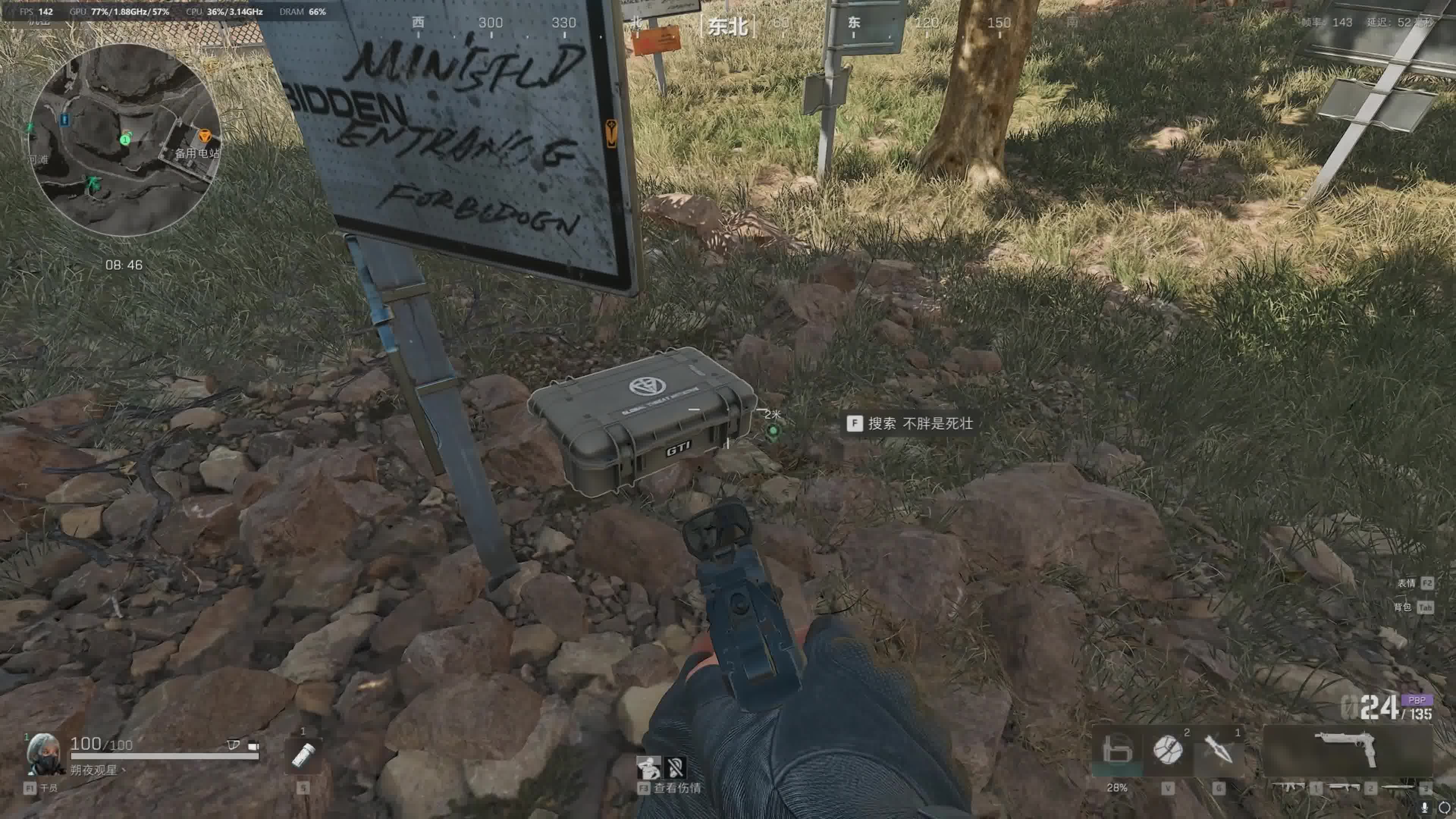
Task: Toggle the microphone voice icon
Action: [1425, 807]
